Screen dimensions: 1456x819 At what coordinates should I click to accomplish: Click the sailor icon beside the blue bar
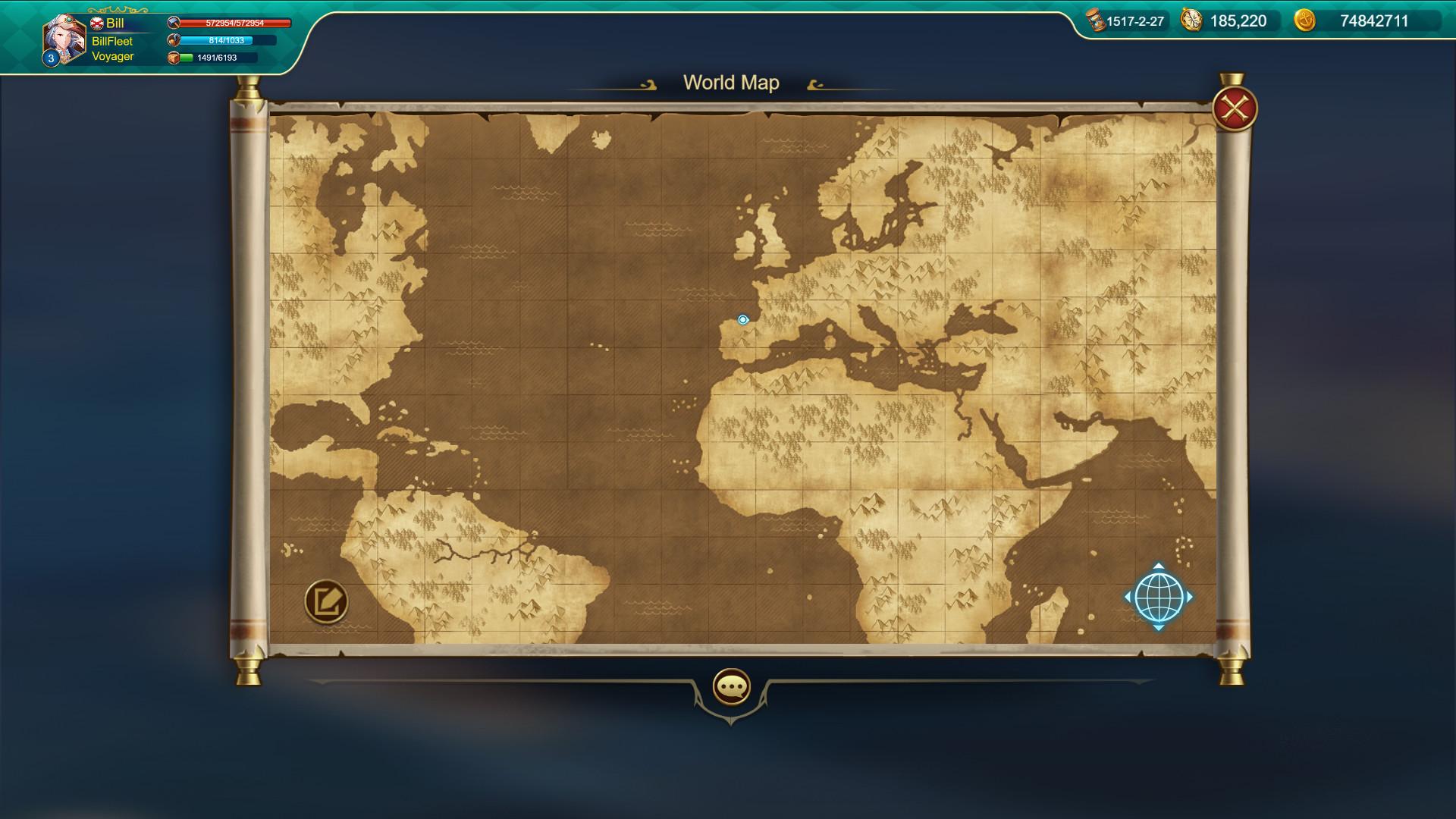[174, 41]
